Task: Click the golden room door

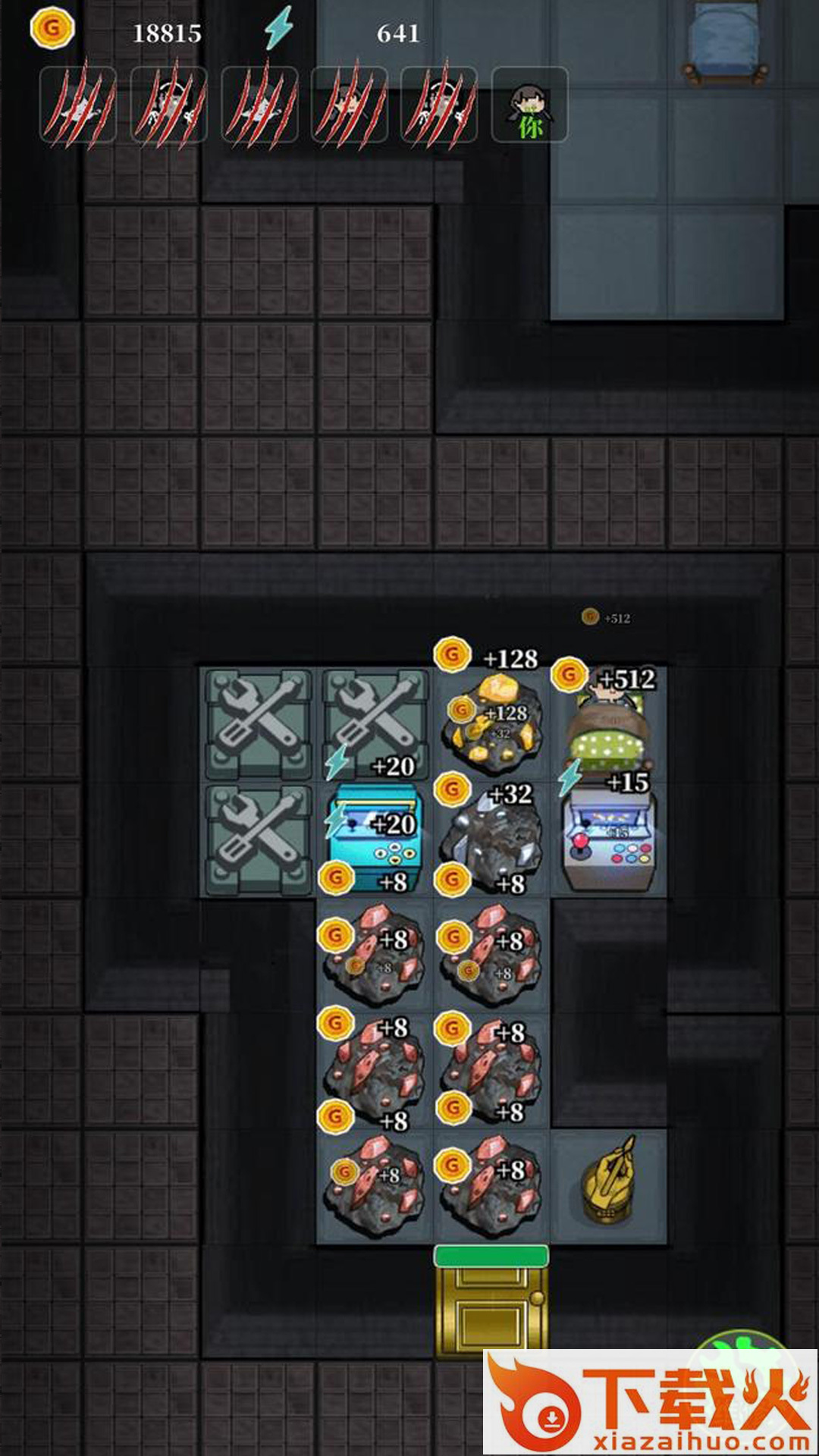Action: pyautogui.click(x=490, y=1306)
